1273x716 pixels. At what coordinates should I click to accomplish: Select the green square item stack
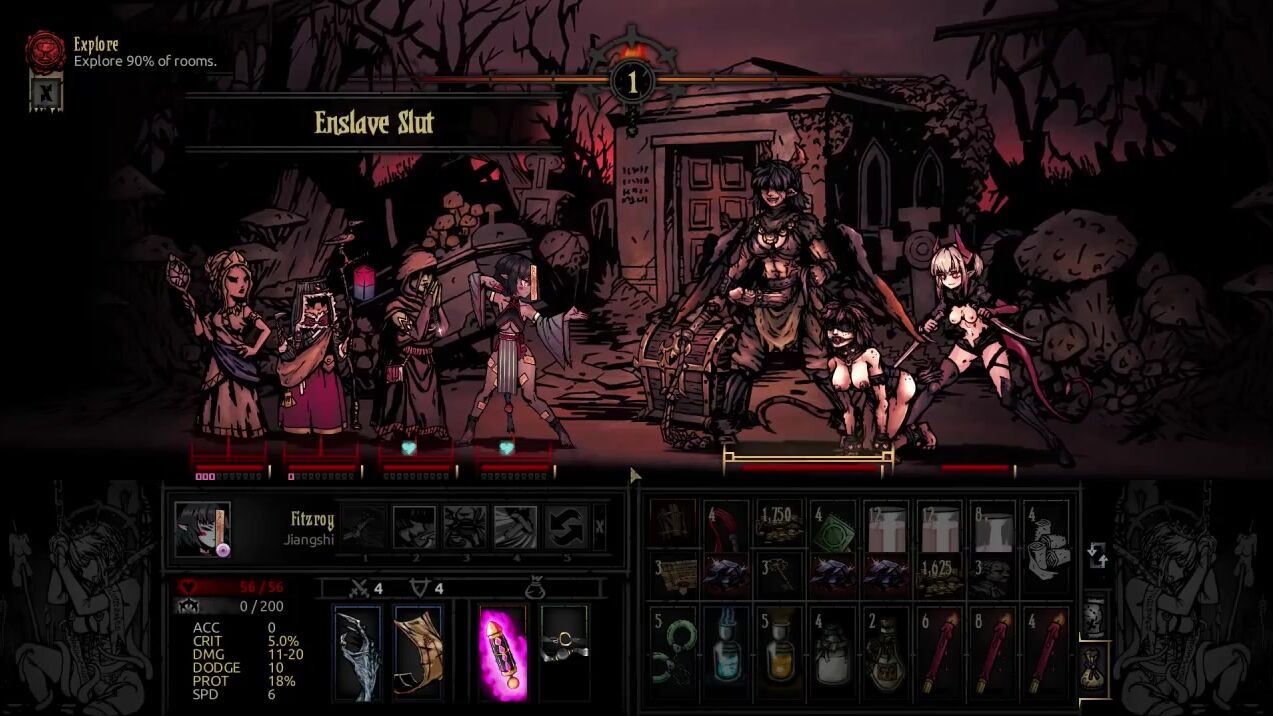tap(833, 523)
